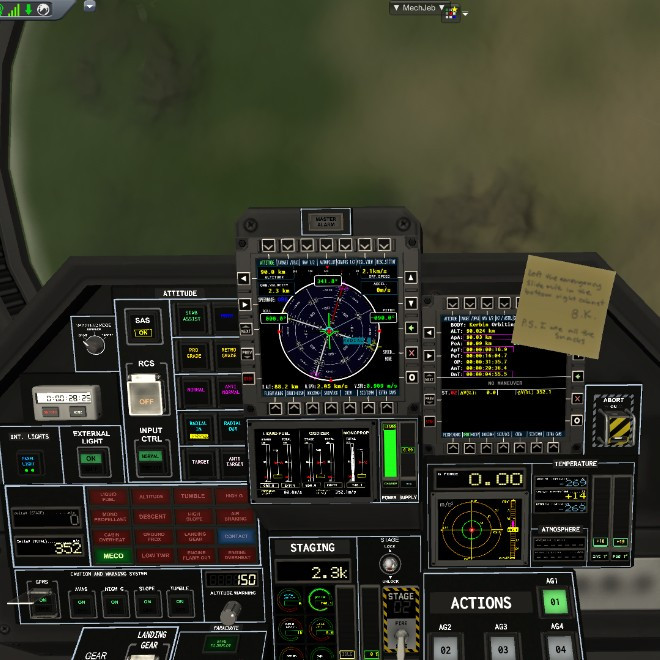Choose the Radial Out attitude button
Image resolution: width=660 pixels, height=660 pixels.
click(x=233, y=427)
